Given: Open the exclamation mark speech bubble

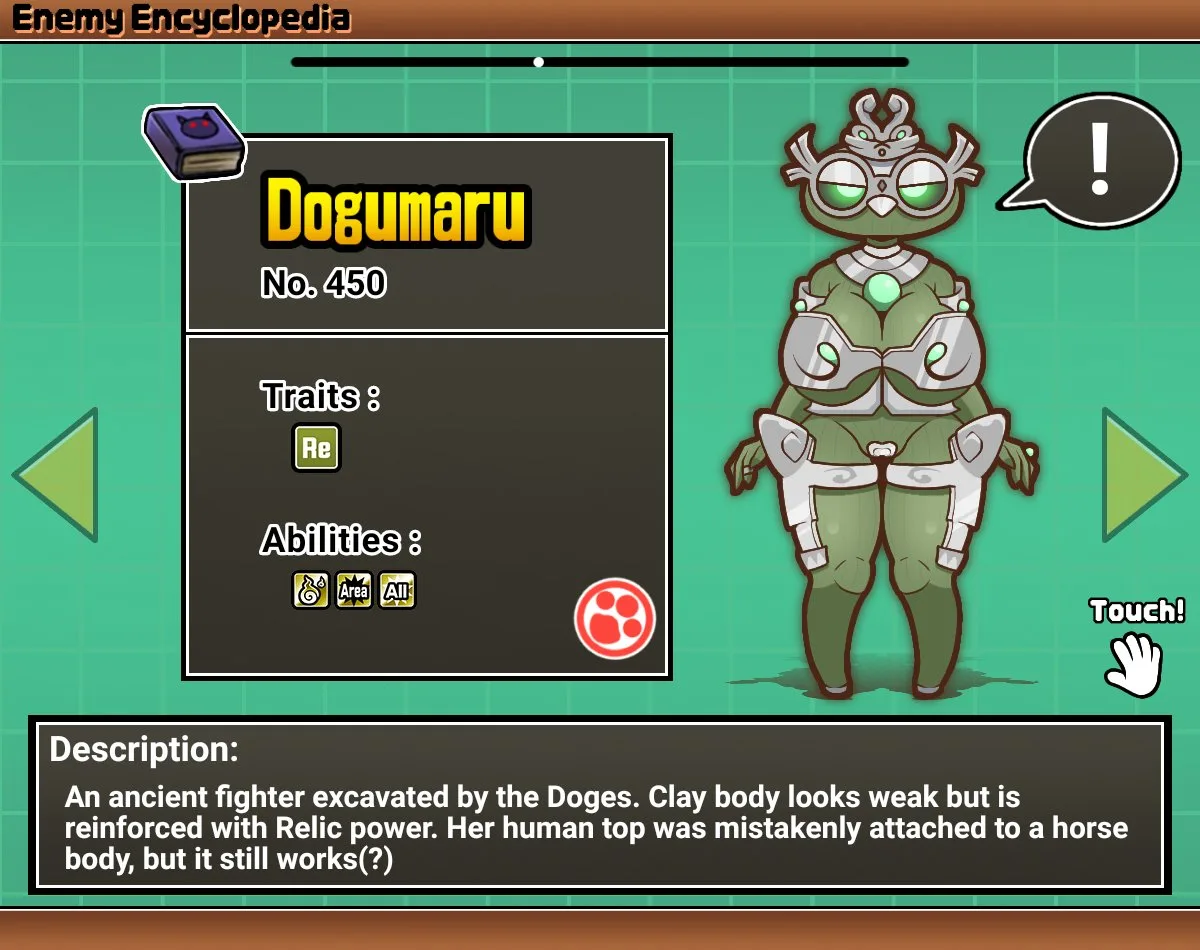Looking at the screenshot, I should (x=1101, y=160).
